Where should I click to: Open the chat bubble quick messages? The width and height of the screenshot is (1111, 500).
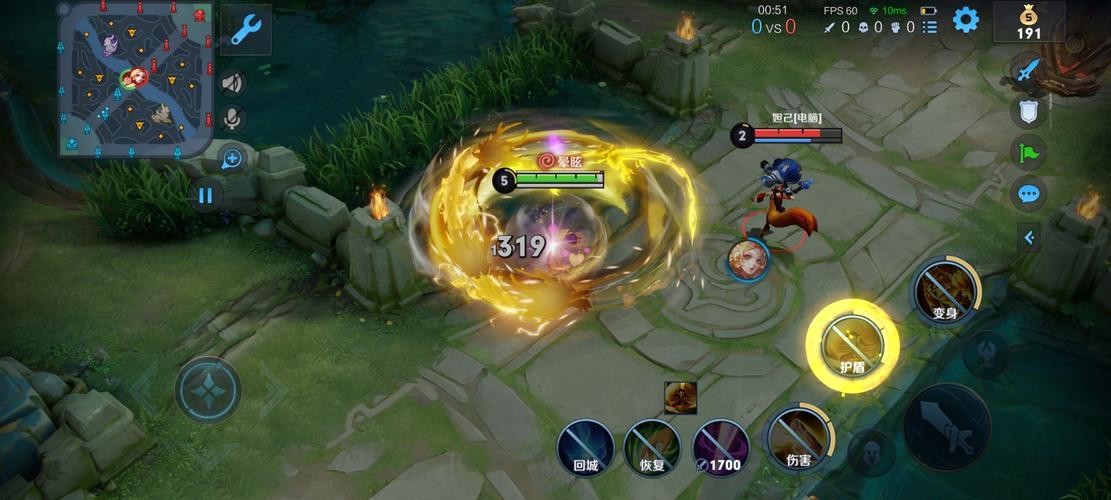[1028, 193]
